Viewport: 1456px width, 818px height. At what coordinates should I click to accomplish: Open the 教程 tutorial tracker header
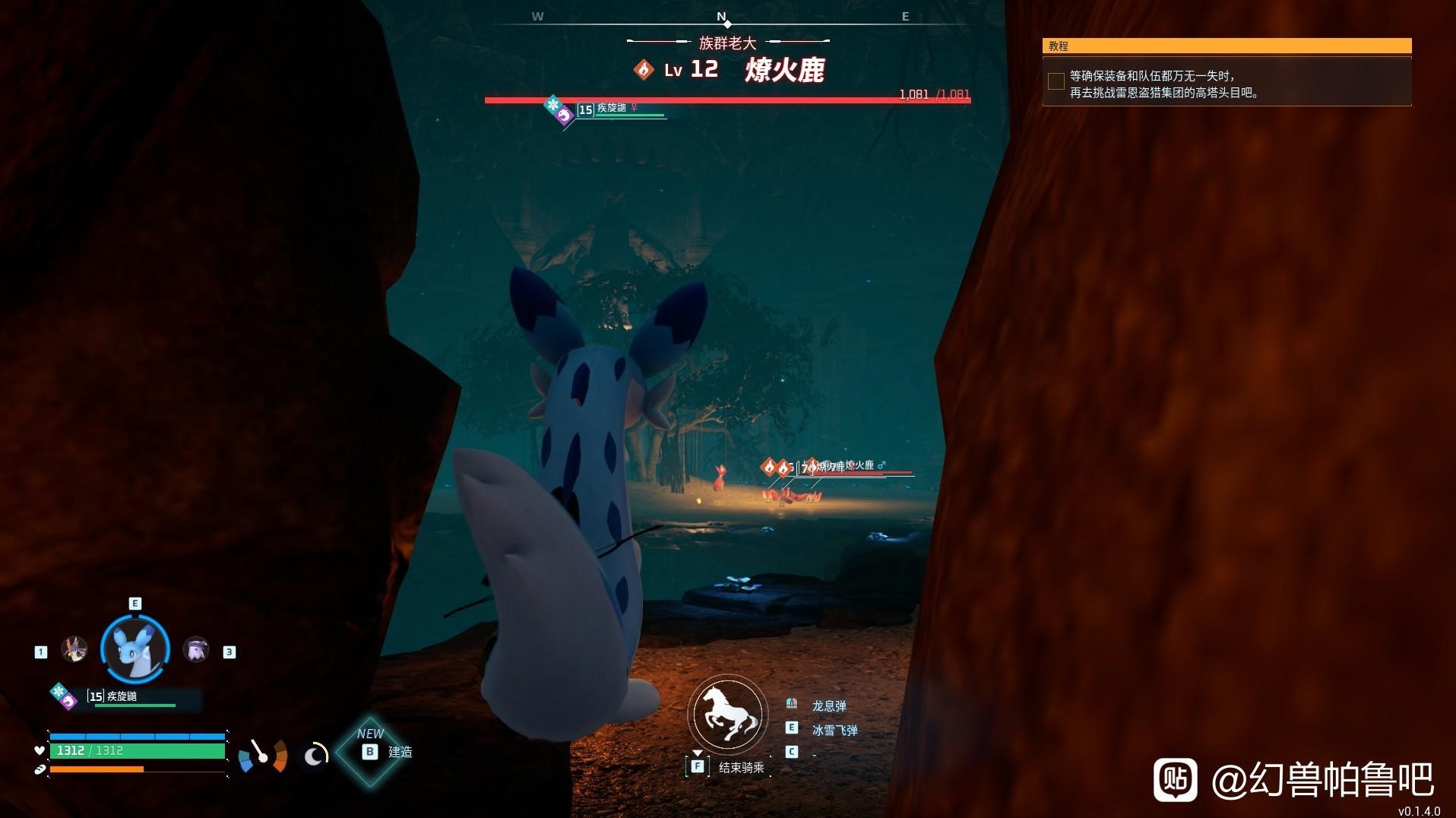click(1227, 46)
